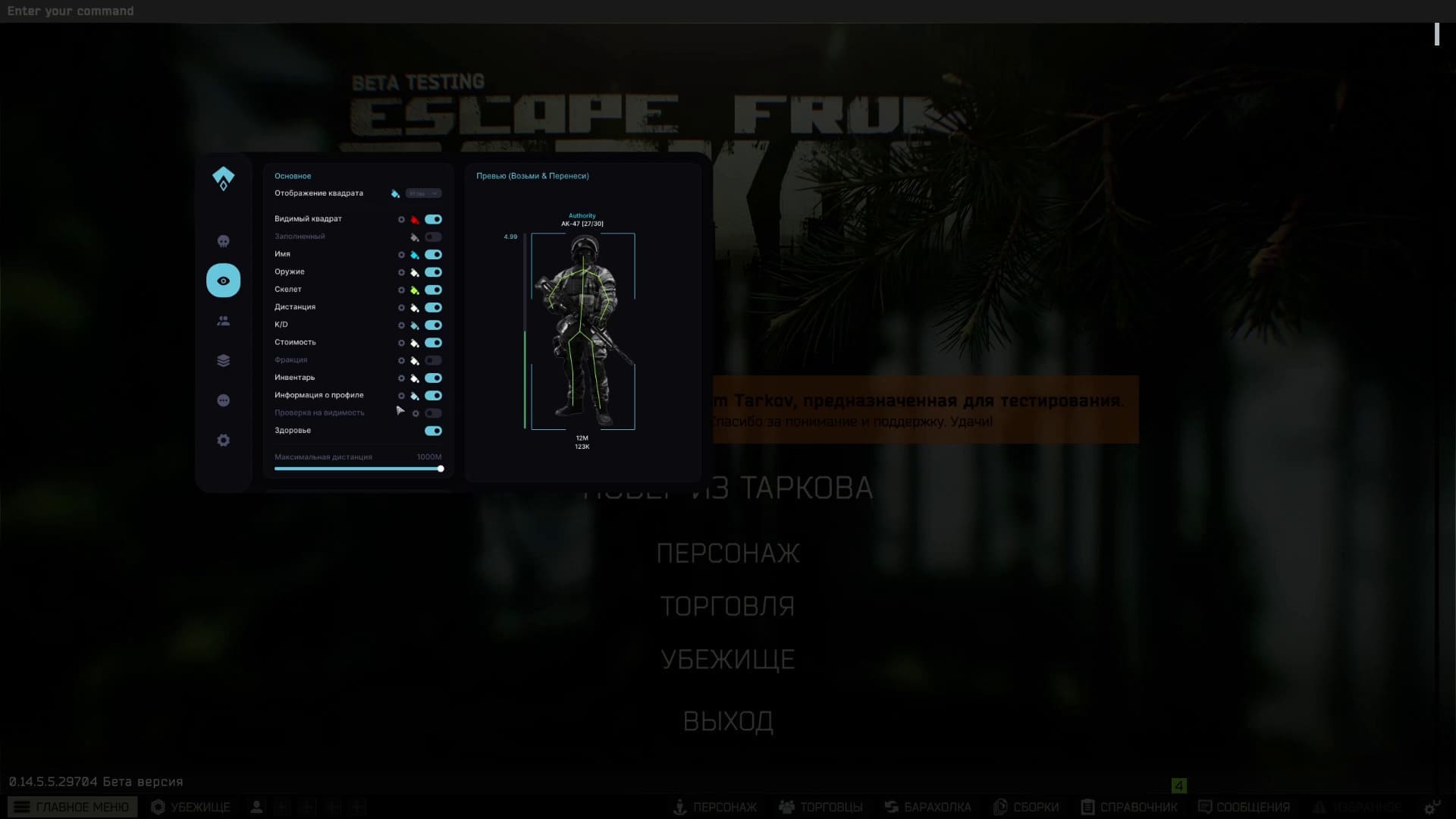Open the large ПЕРСОНАЖ main menu entry
1456x819 pixels.
(727, 554)
